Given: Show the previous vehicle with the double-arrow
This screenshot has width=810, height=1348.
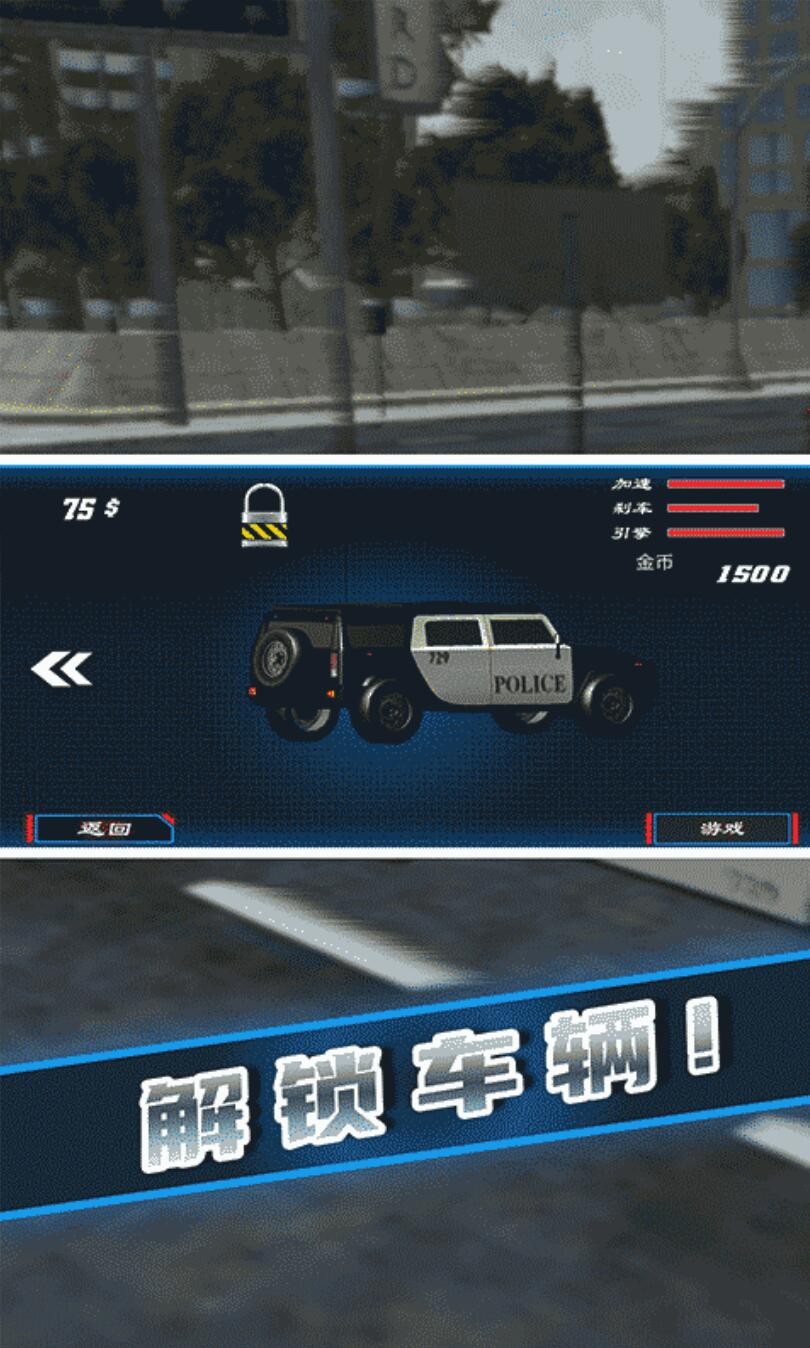Looking at the screenshot, I should 62,669.
